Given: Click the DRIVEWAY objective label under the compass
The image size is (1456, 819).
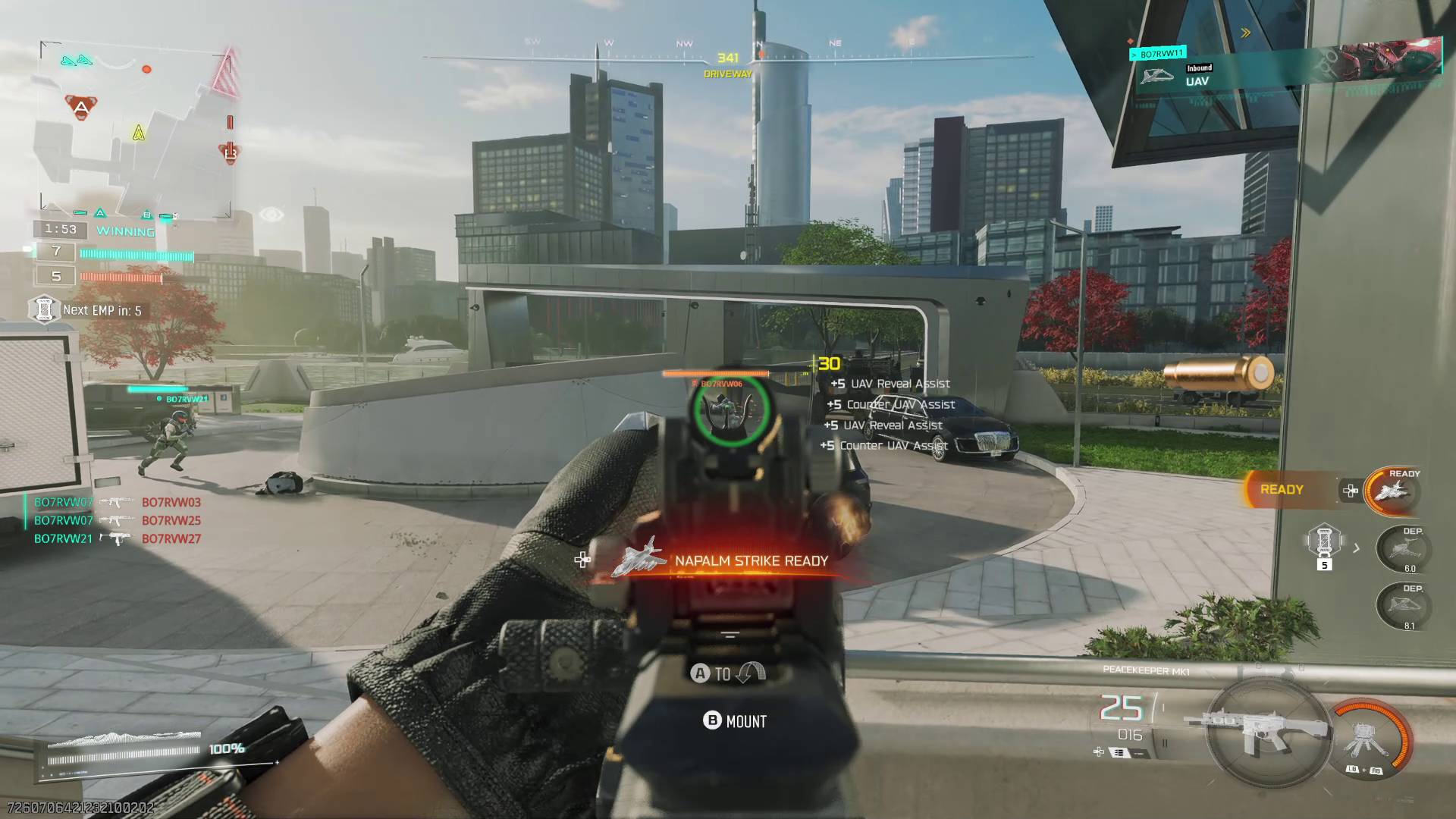Looking at the screenshot, I should [726, 74].
